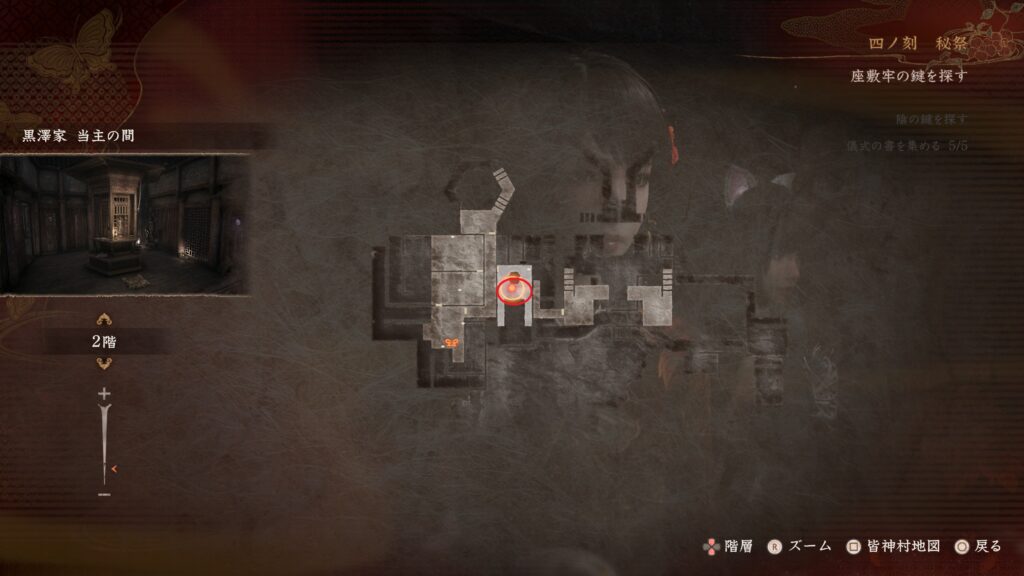Screen dimensions: 1024x576
Task: Click the orange zoom level indicator arrow
Action: tap(115, 468)
